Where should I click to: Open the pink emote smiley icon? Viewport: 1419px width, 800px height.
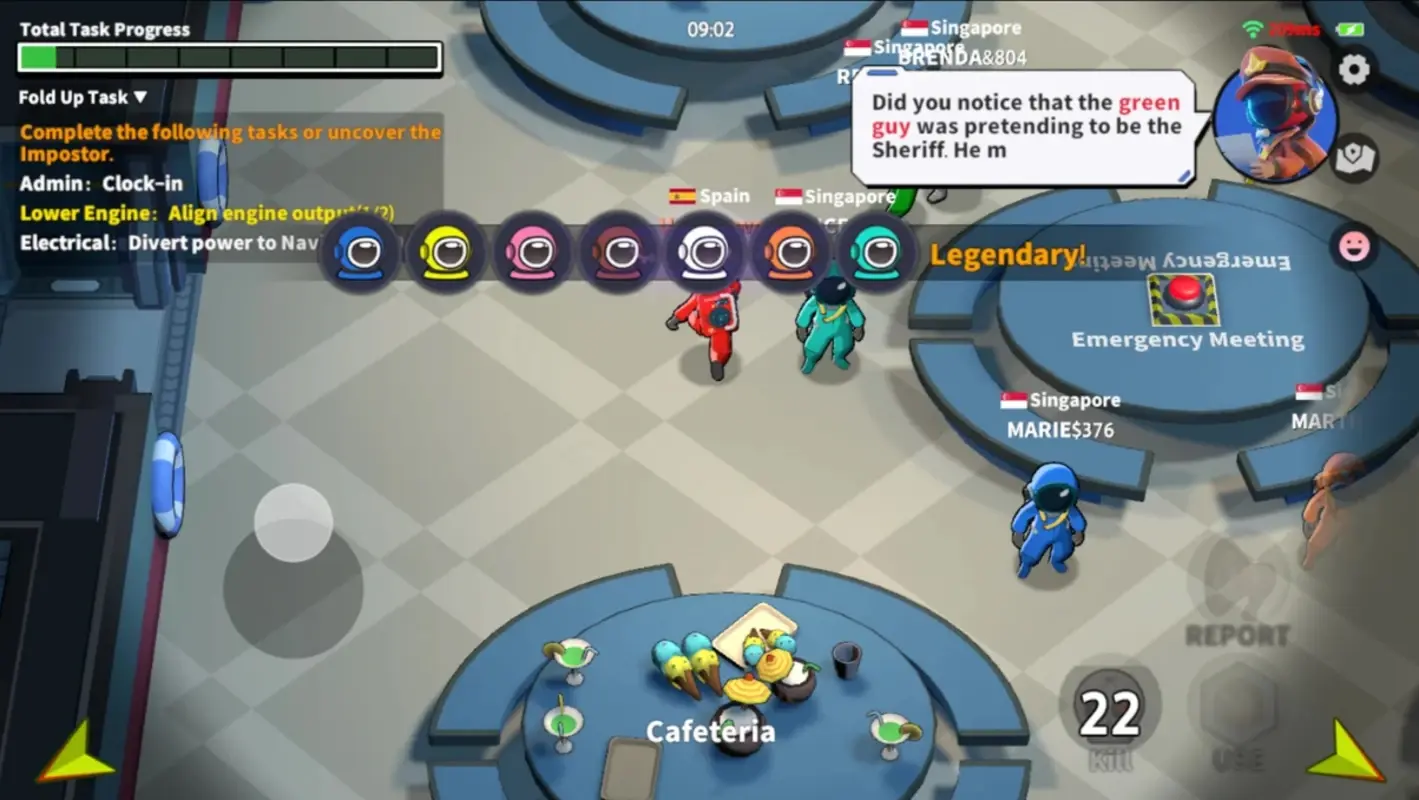click(1355, 246)
